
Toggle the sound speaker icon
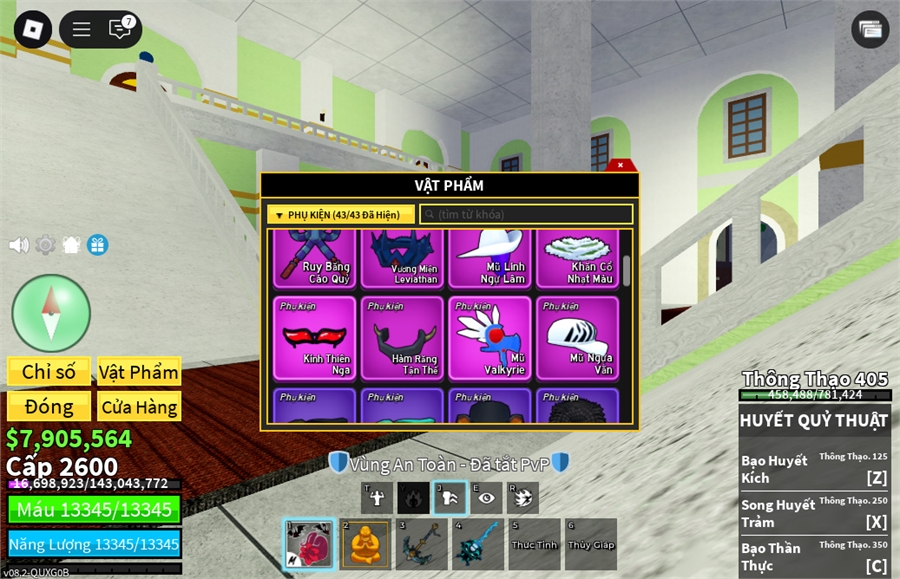point(18,245)
